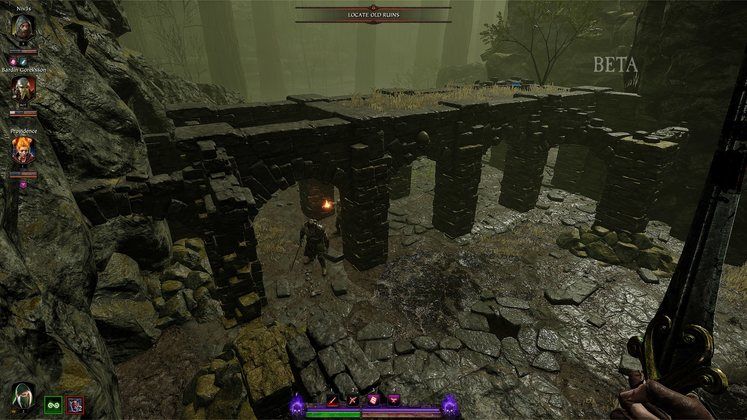This screenshot has width=747, height=420.
Task: Select the orange-haired teammate's portrait
Action: [x=23, y=150]
